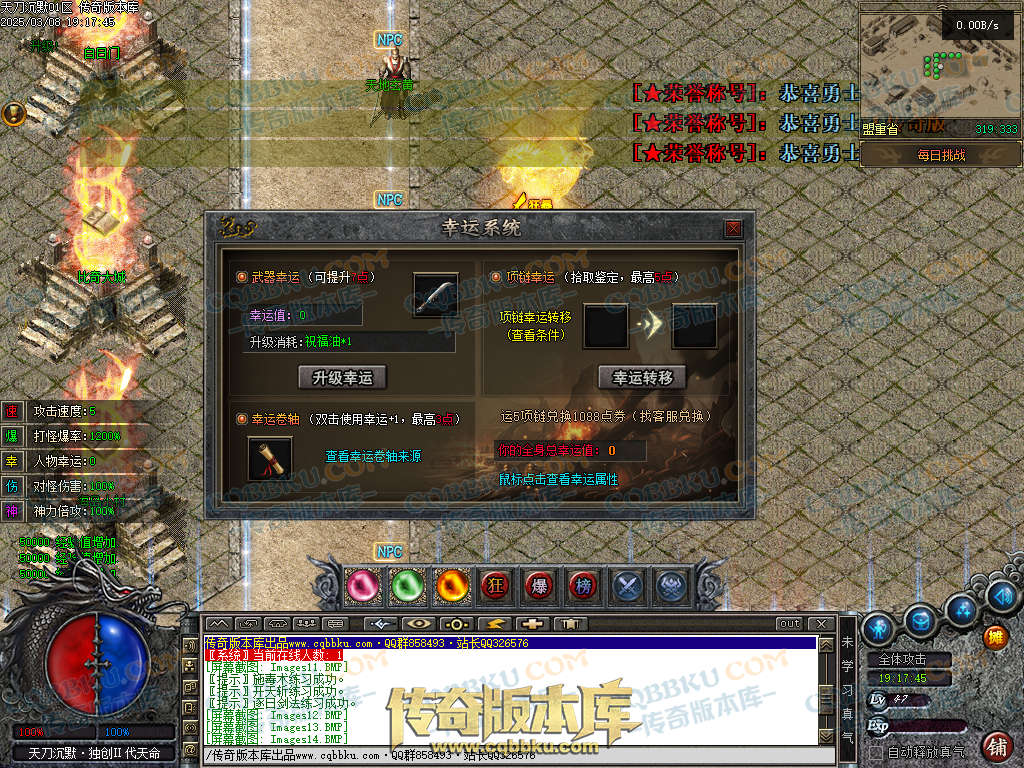Open the 铺 shop button

(996, 745)
